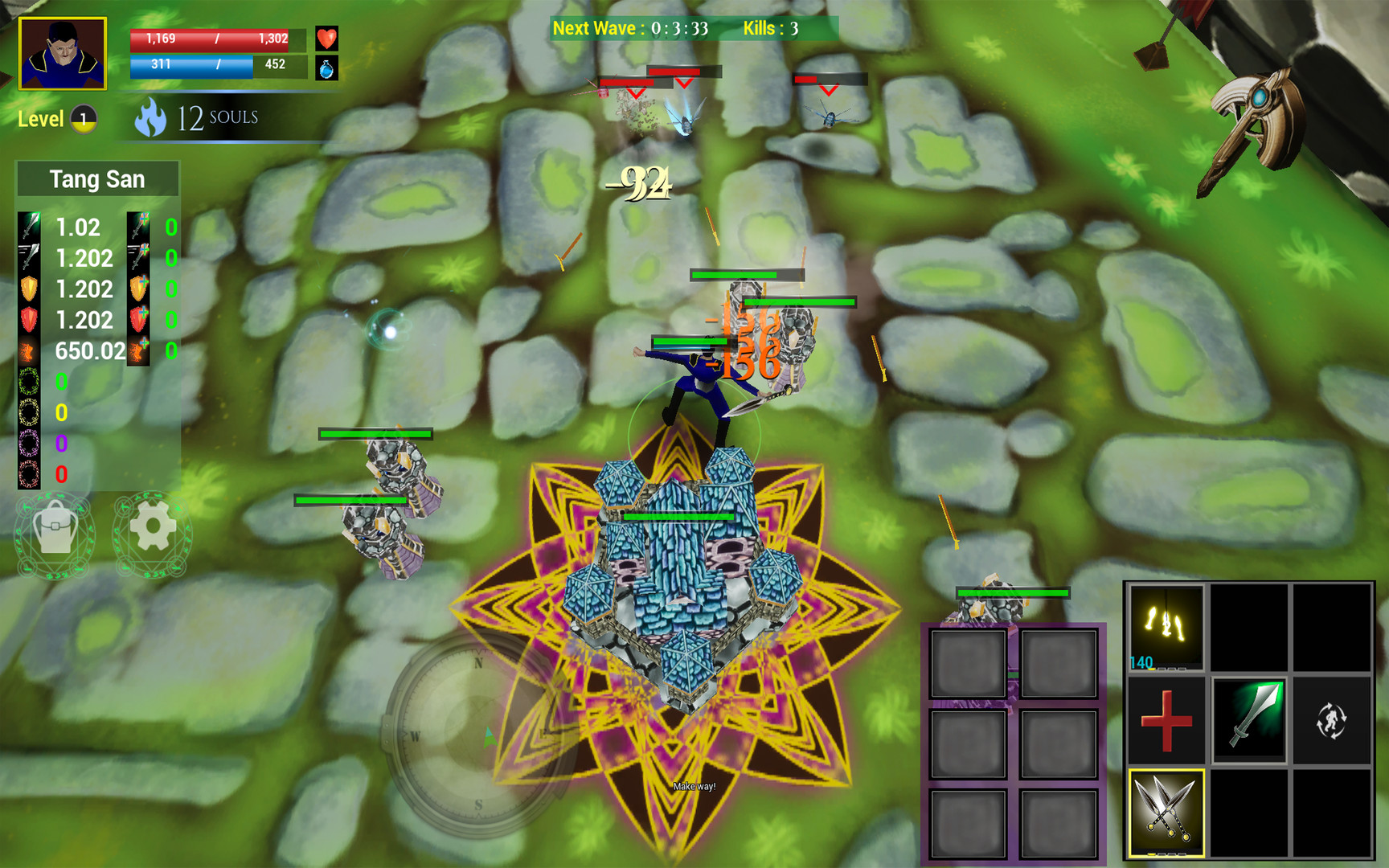This screenshot has height=868, width=1389.
Task: Click the Level 1 badge
Action: (x=81, y=119)
